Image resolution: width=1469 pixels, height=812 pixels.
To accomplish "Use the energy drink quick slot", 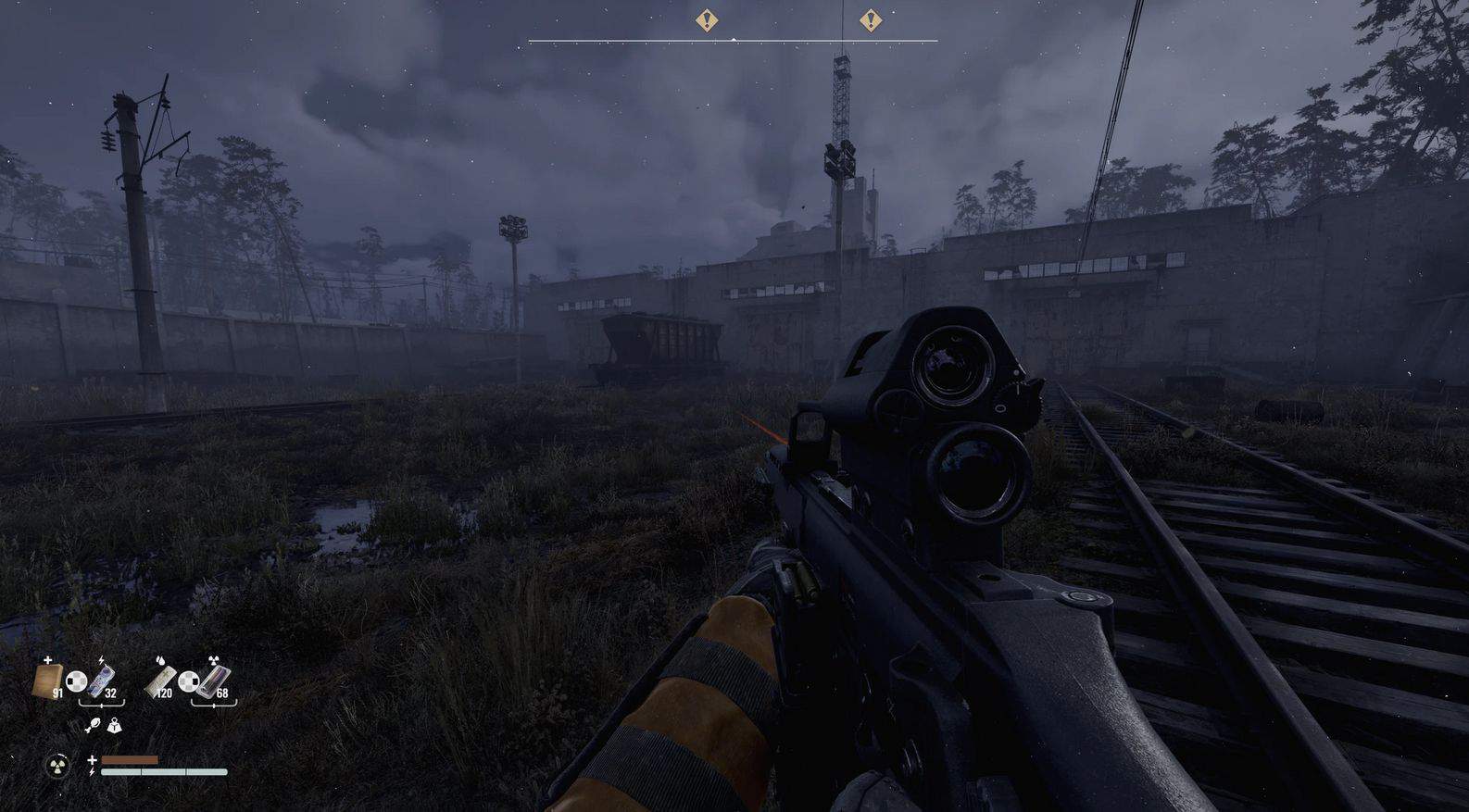I will (105, 681).
